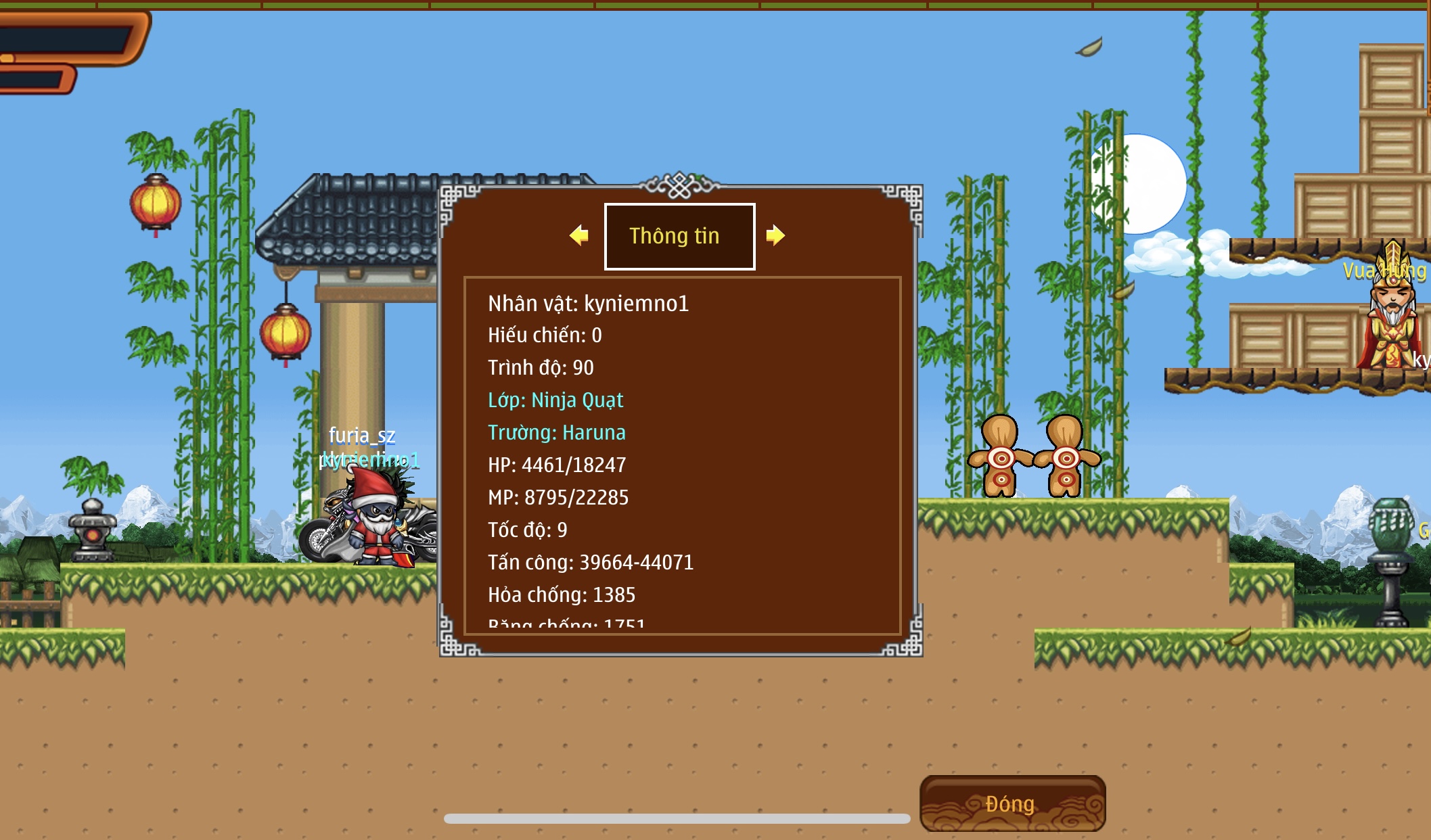The image size is (1431, 840).
Task: Go to next tab with right arrow
Action: tap(775, 235)
